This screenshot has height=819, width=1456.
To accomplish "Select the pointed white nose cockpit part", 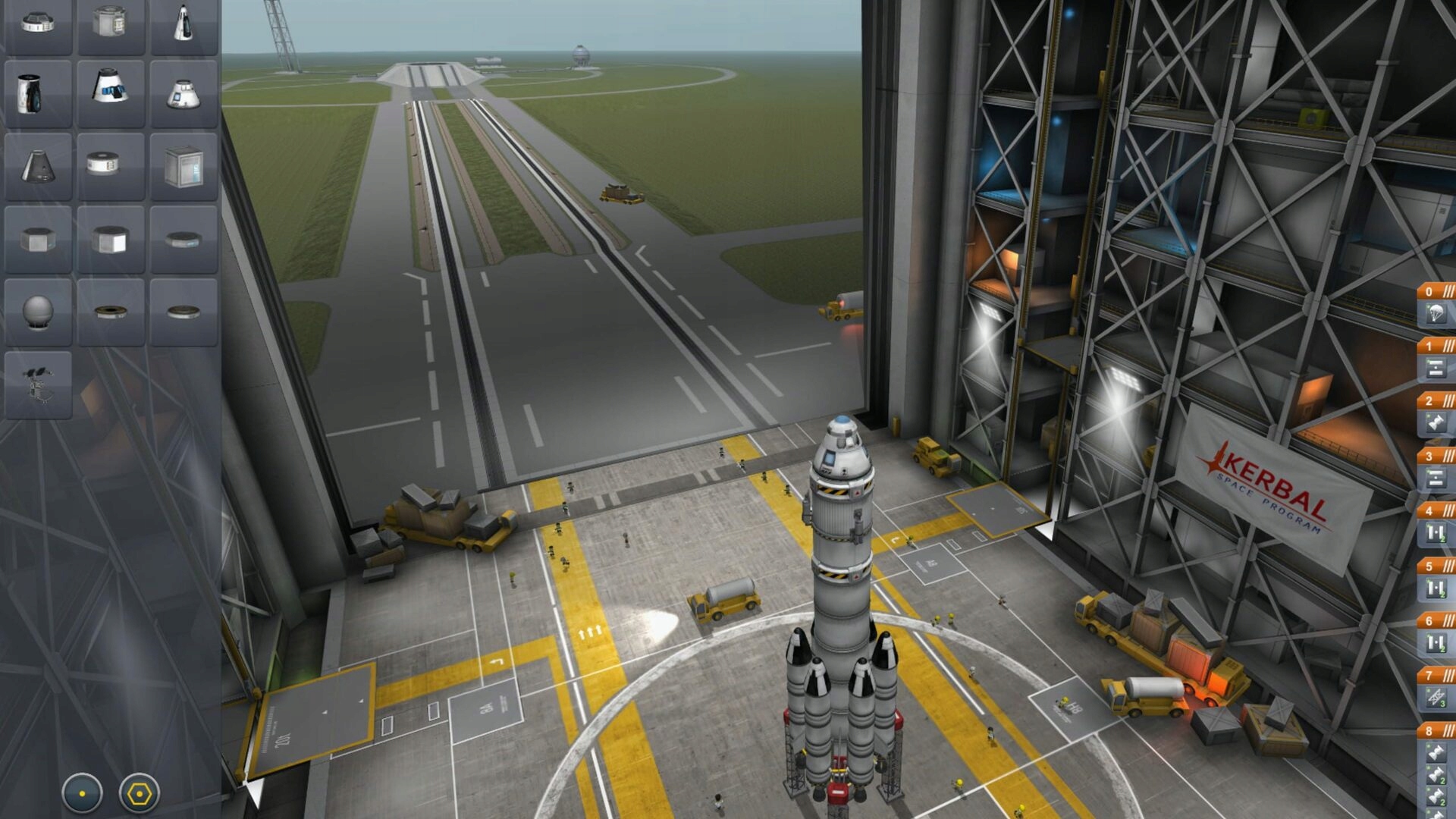I will click(184, 22).
